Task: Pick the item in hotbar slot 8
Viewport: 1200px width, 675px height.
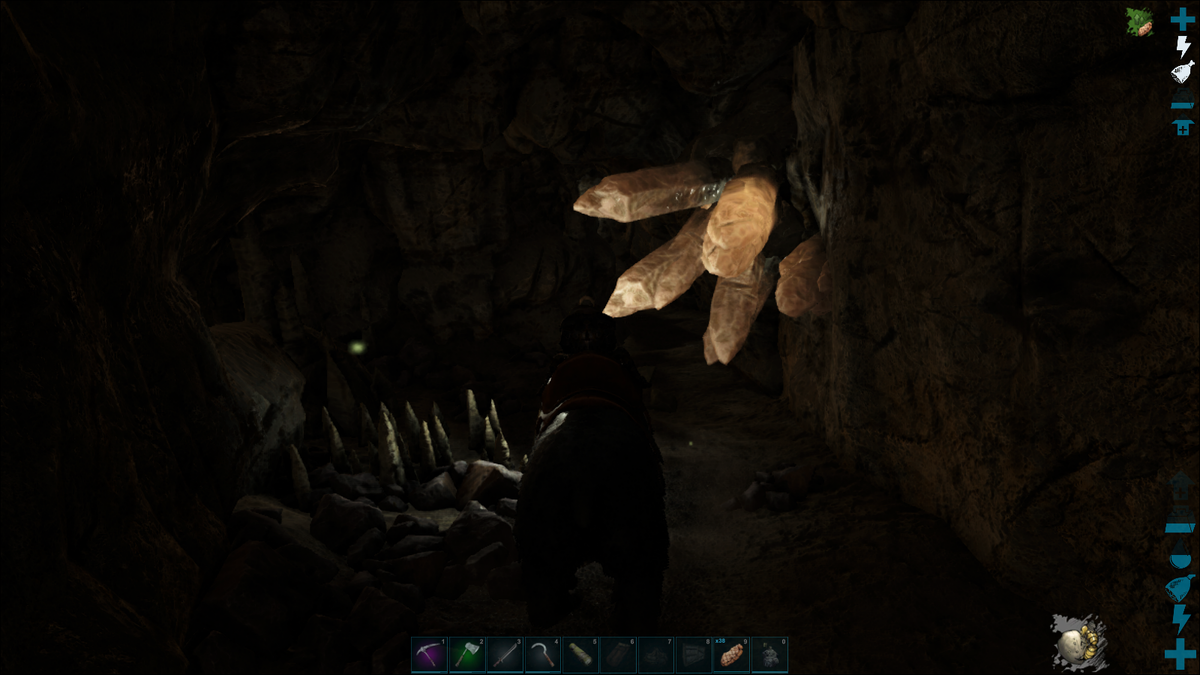Action: (694, 655)
